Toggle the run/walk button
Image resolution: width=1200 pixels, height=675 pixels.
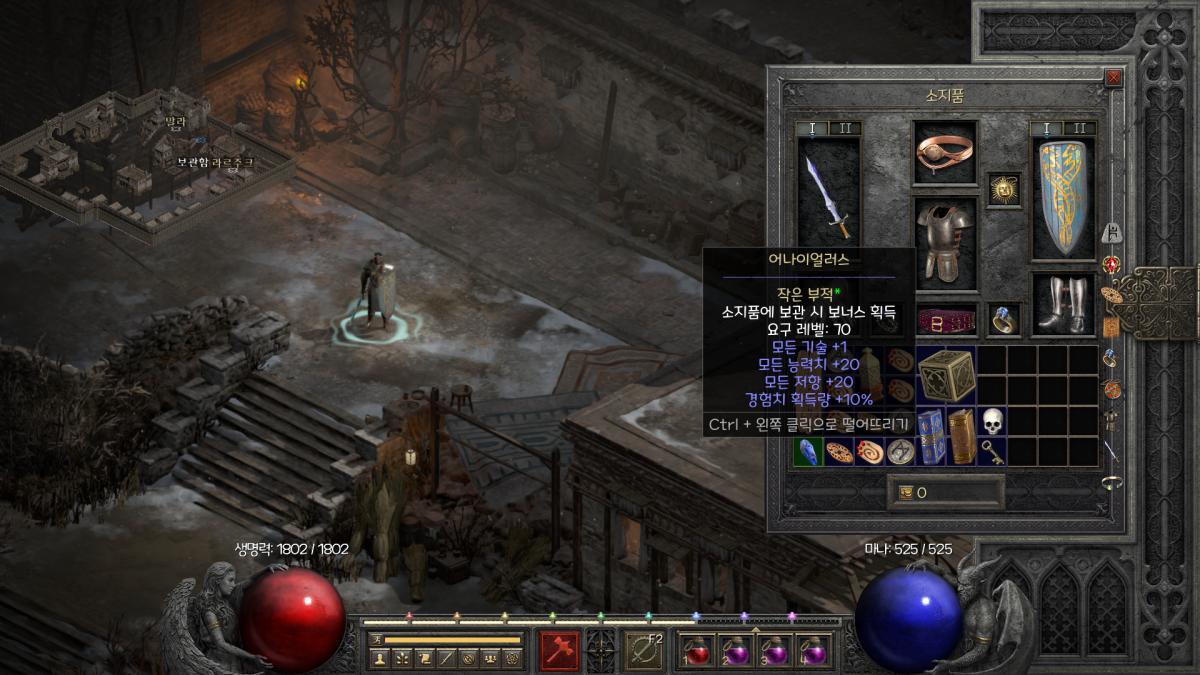pyautogui.click(x=376, y=639)
